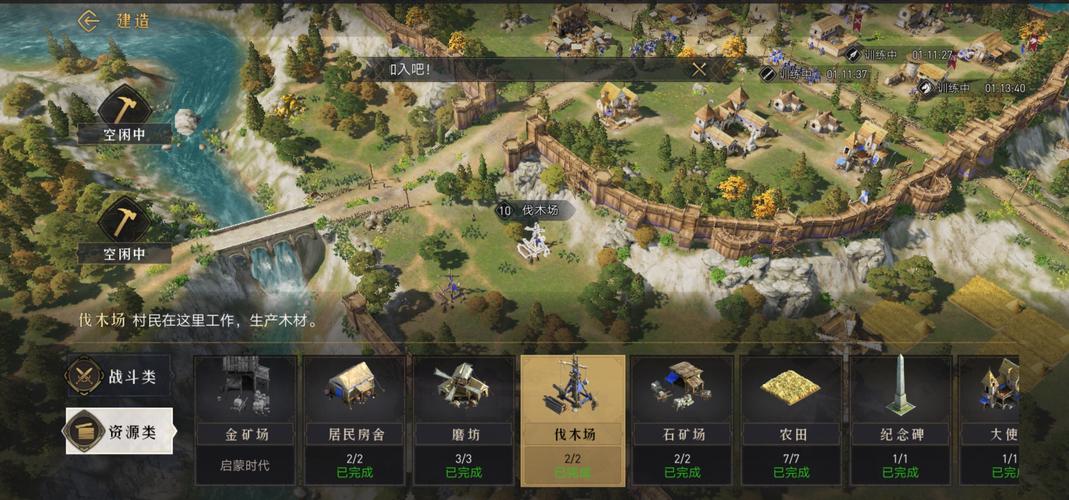This screenshot has width=1069, height=500.
Task: Select the 资源类 category tab
Action: pos(120,432)
